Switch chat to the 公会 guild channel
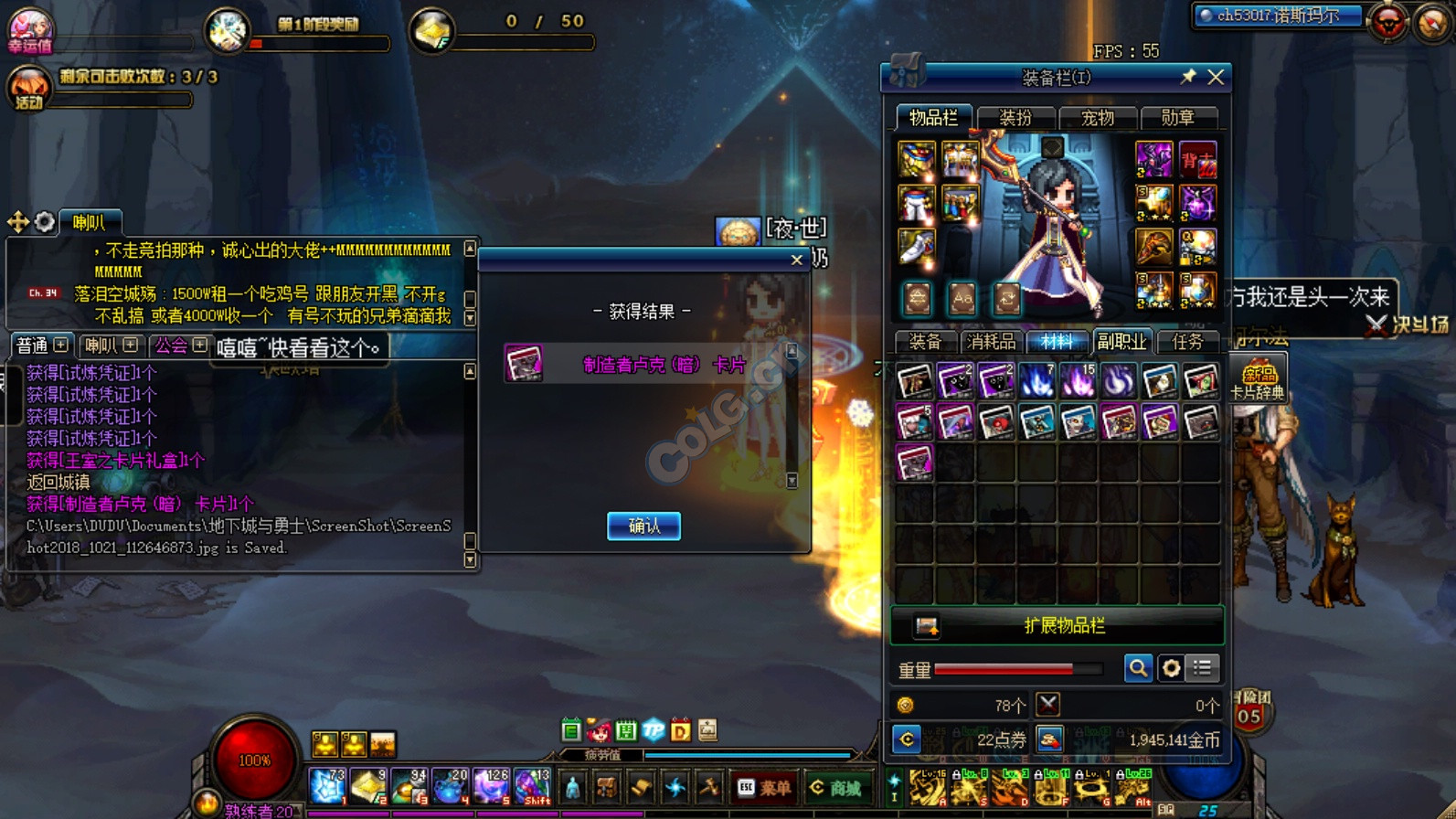 pos(171,346)
